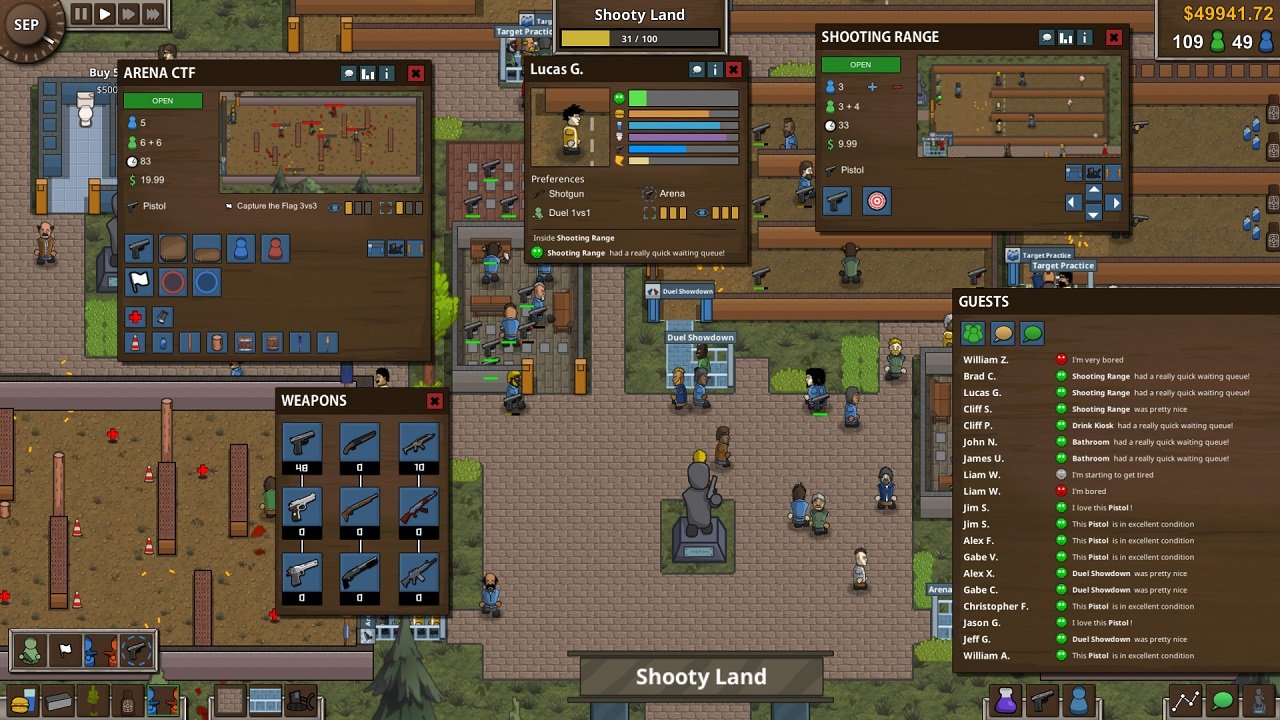Click the info icon on Lucas G. window
Image resolution: width=1280 pixels, height=720 pixels.
(x=715, y=69)
